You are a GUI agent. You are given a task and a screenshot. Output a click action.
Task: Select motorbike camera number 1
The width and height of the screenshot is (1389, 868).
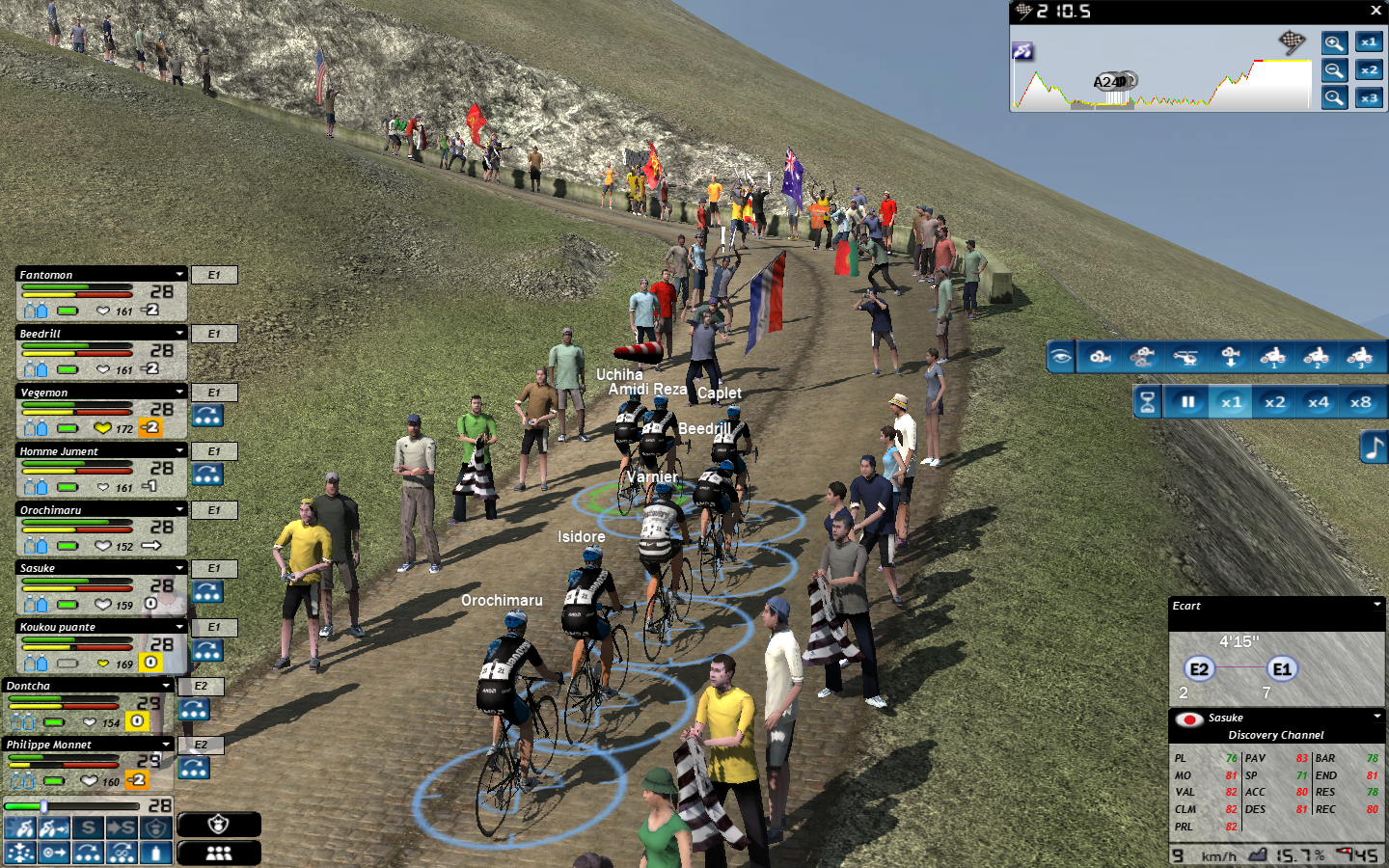1273,357
